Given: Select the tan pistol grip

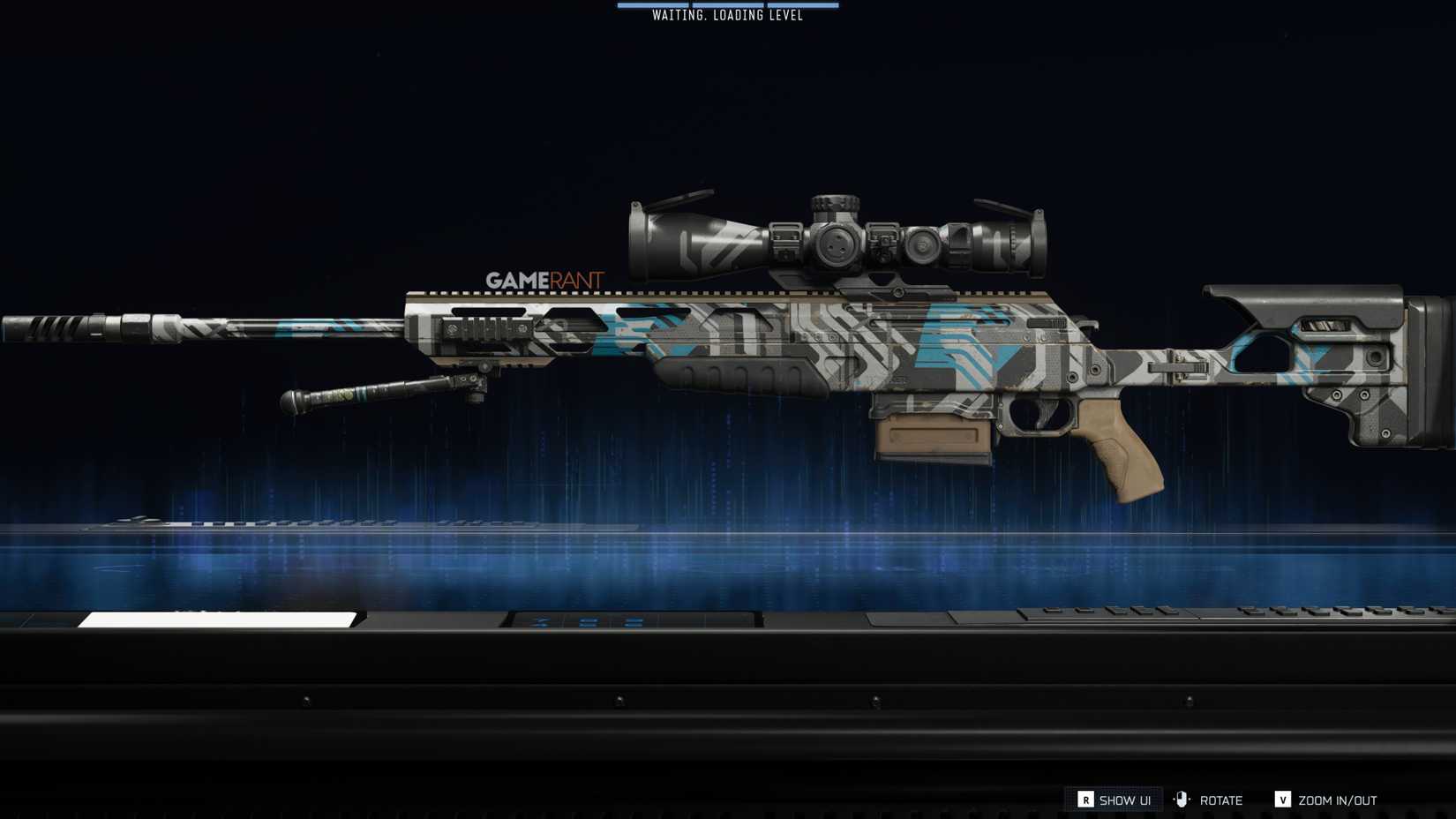Looking at the screenshot, I should (x=1121, y=450).
